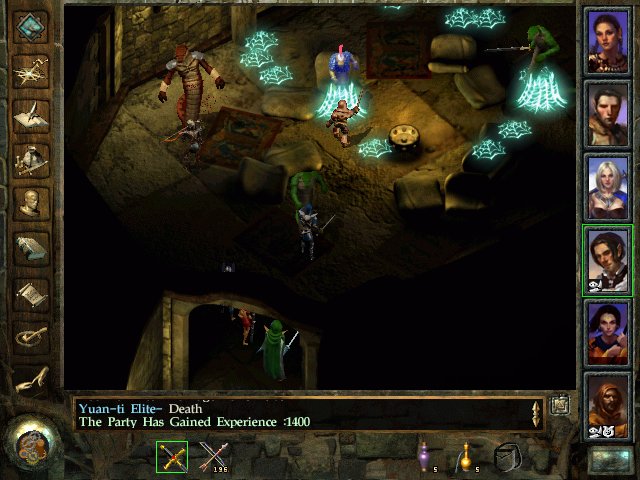Open the inventory helmet icon
The image size is (640, 480).
pos(31,159)
